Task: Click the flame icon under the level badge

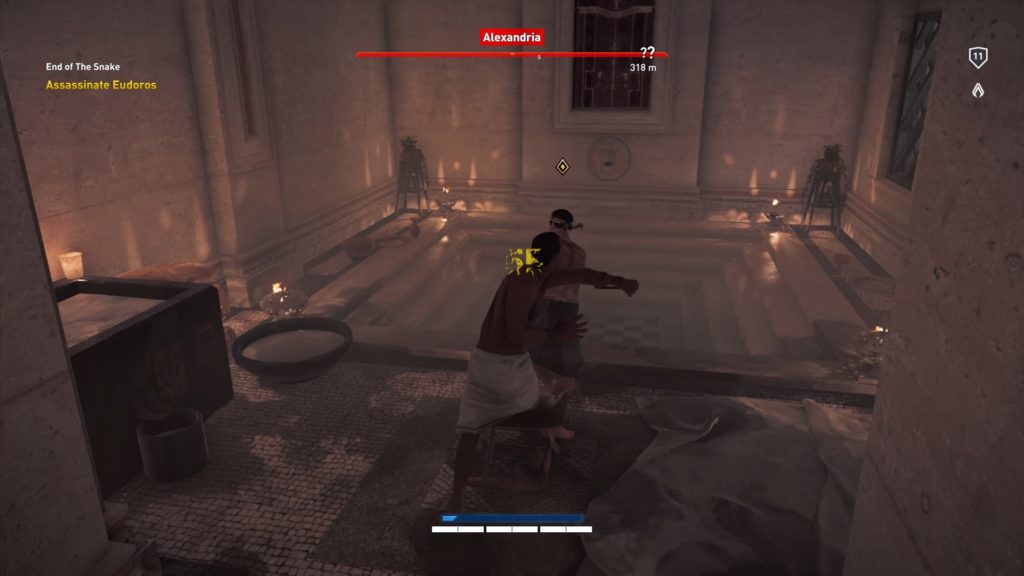Action: click(x=978, y=90)
